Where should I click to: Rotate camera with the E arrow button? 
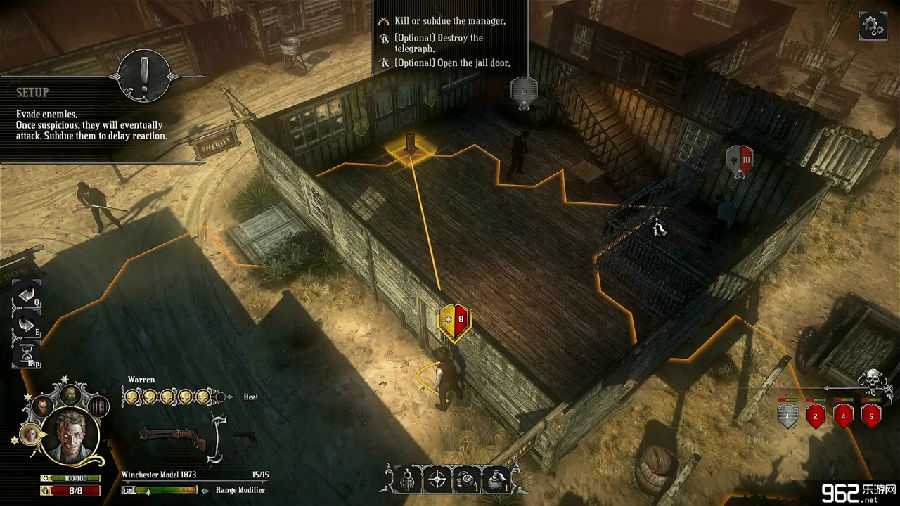coord(26,322)
